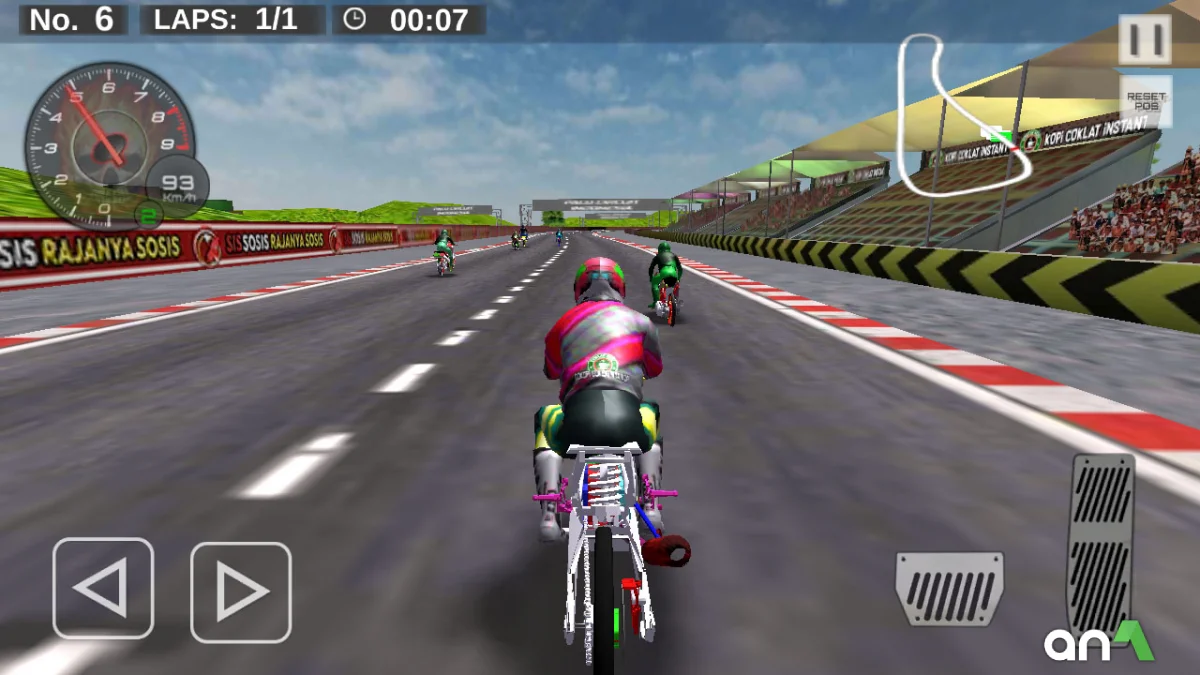Pause the race
Viewport: 1200px width, 675px height.
pyautogui.click(x=1144, y=40)
